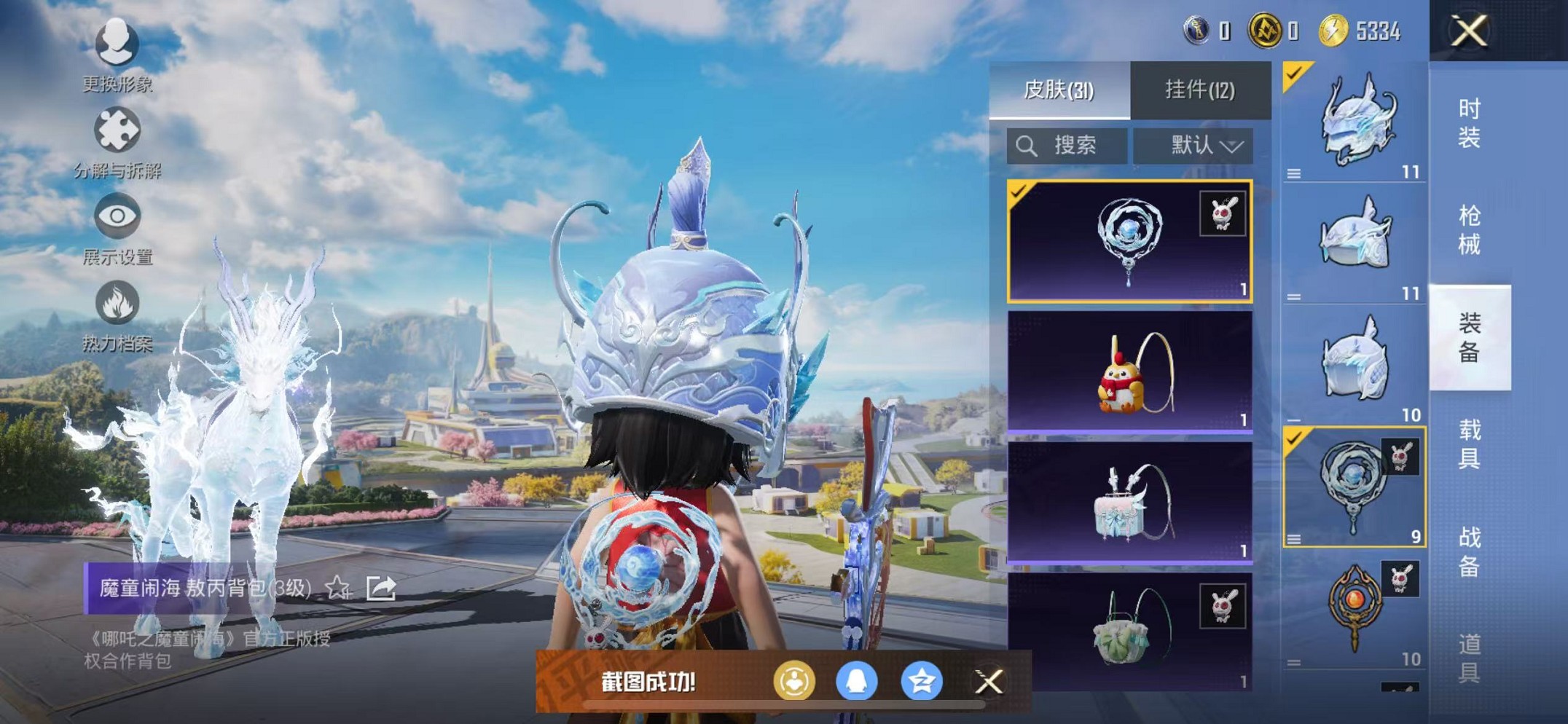Open the 载具 vehicles category
The height and width of the screenshot is (724, 1568).
(1469, 444)
